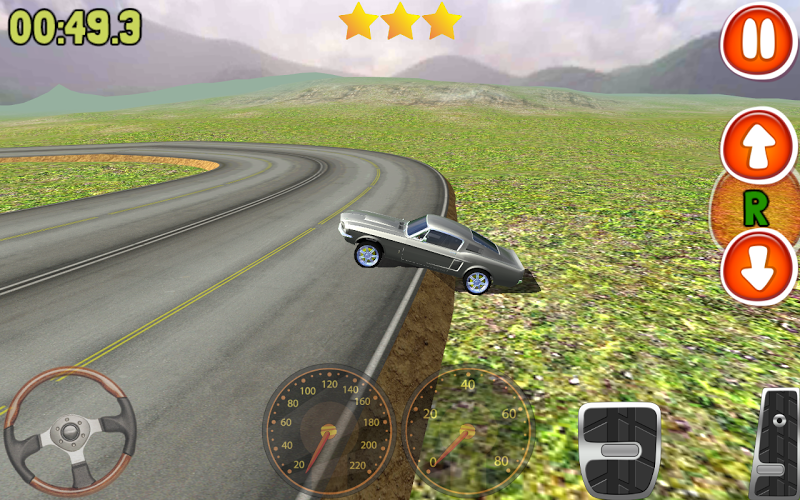Hit the gas accelerator pedal
Image resolution: width=800 pixels, height=500 pixels.
(x=776, y=445)
